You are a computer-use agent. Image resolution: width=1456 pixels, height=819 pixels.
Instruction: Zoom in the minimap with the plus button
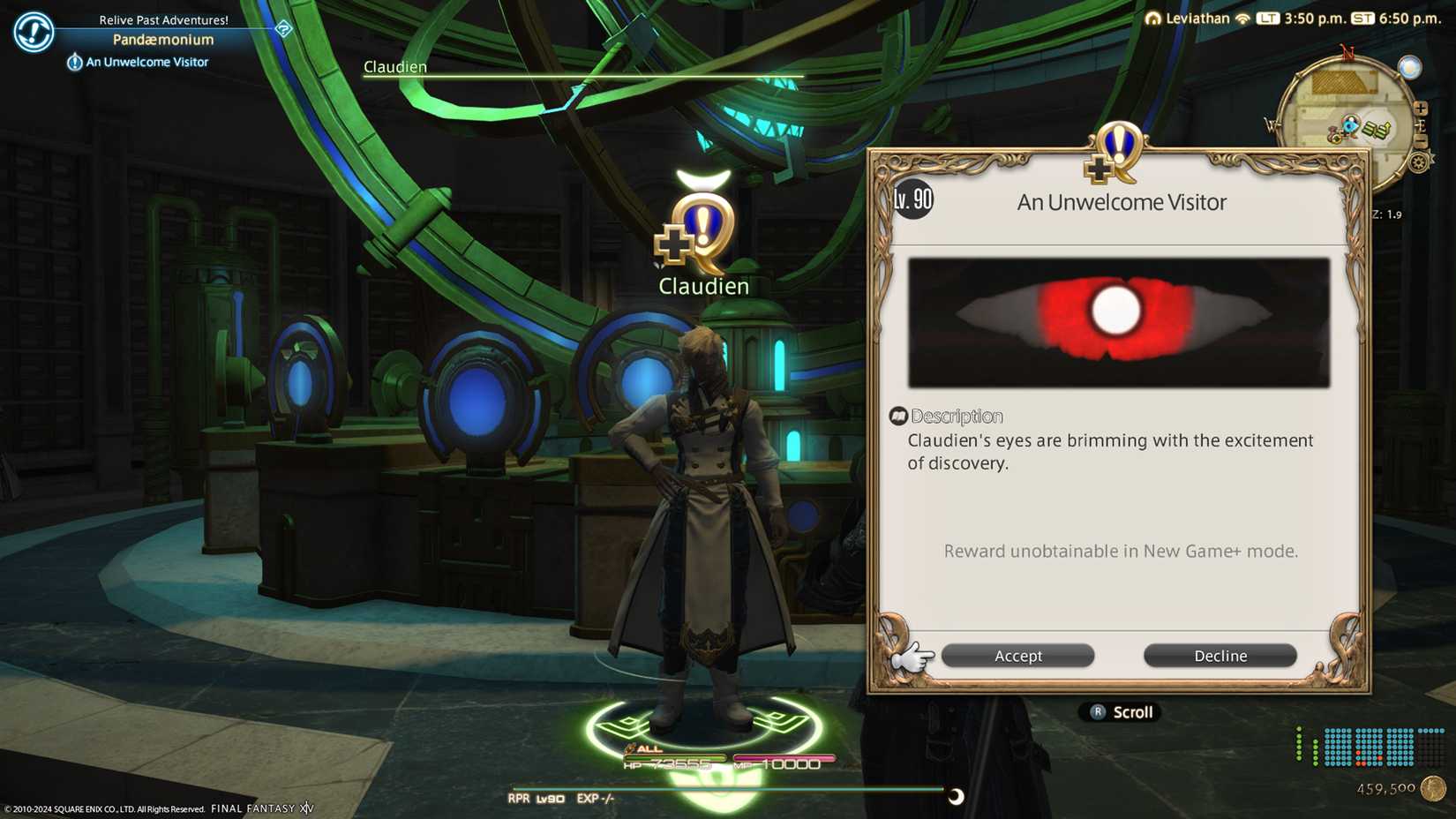1422,108
